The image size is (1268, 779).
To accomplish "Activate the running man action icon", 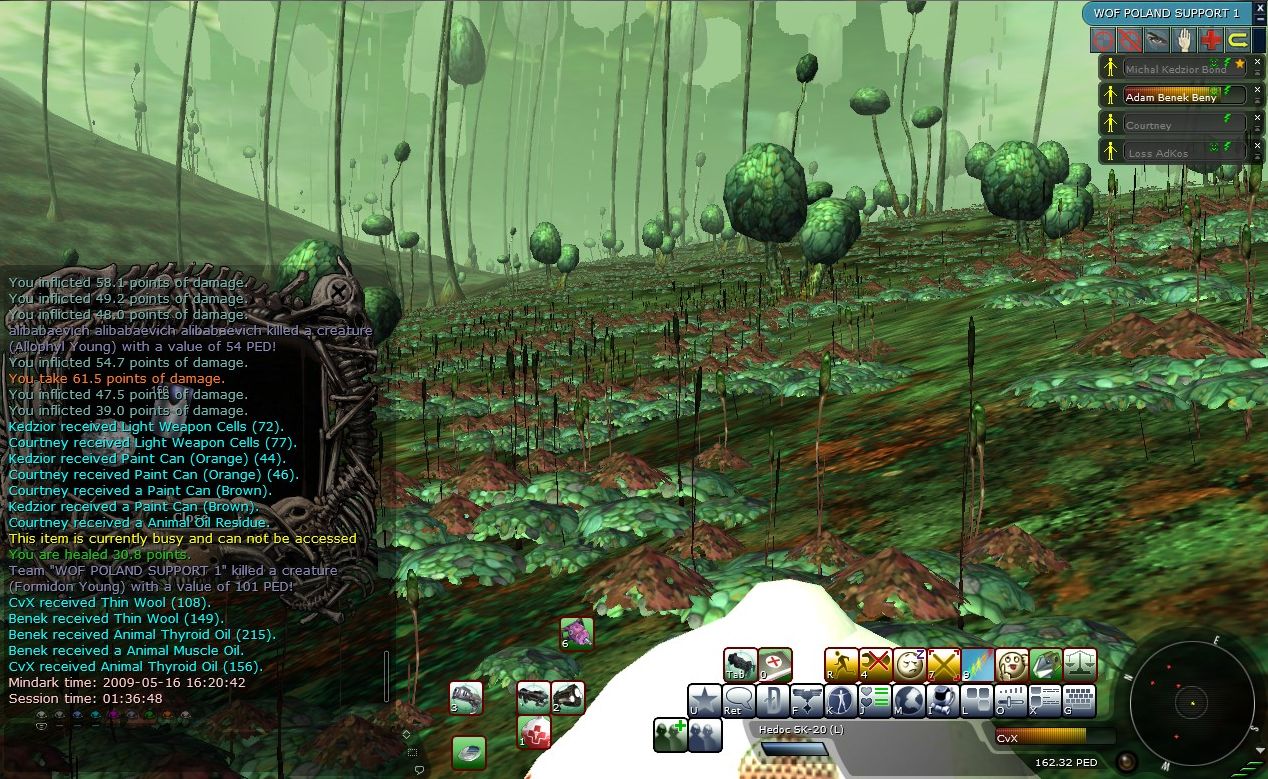I will [841, 664].
